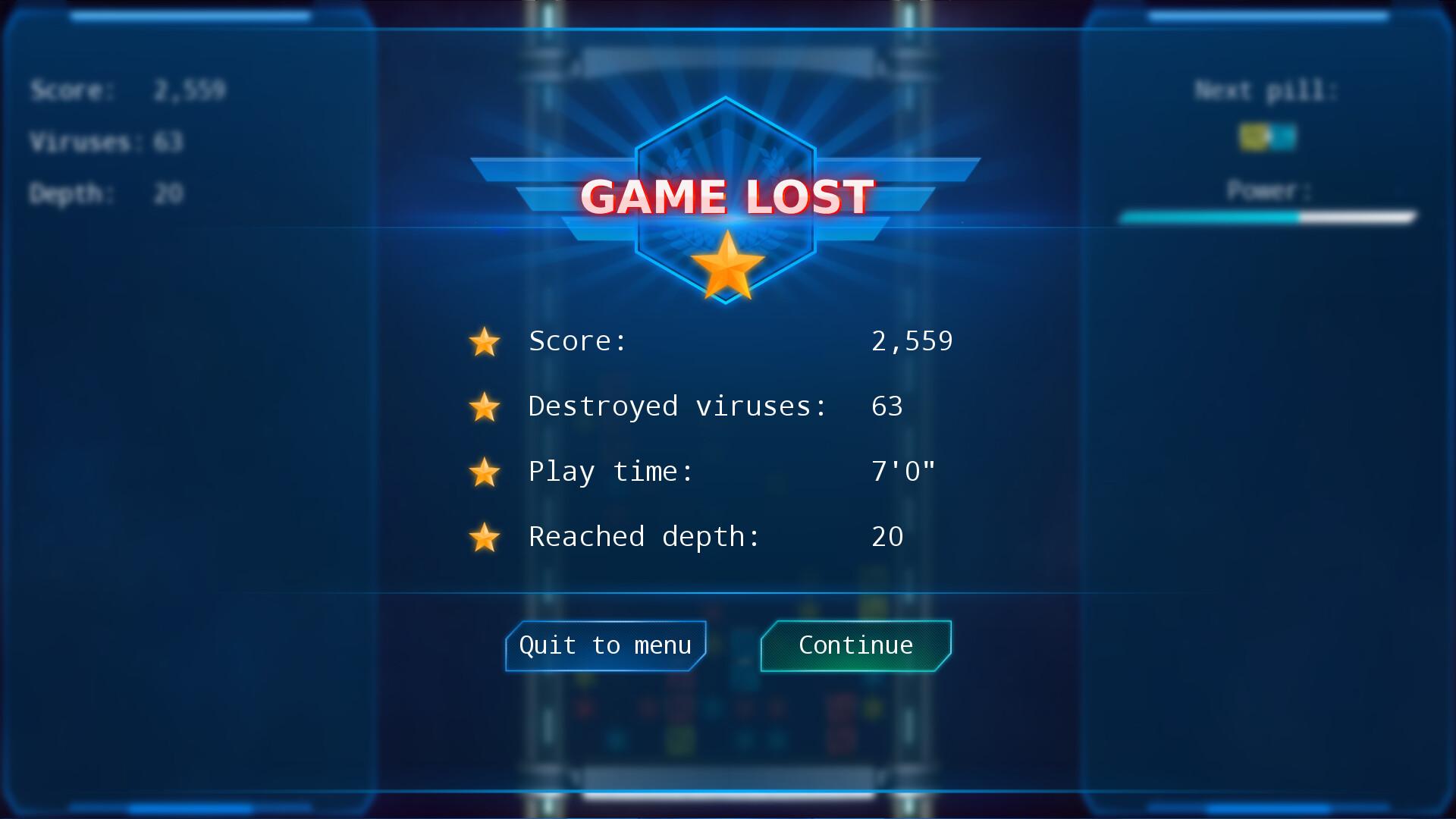Select the star icon next to Score
The width and height of the screenshot is (1456, 819).
[x=485, y=342]
